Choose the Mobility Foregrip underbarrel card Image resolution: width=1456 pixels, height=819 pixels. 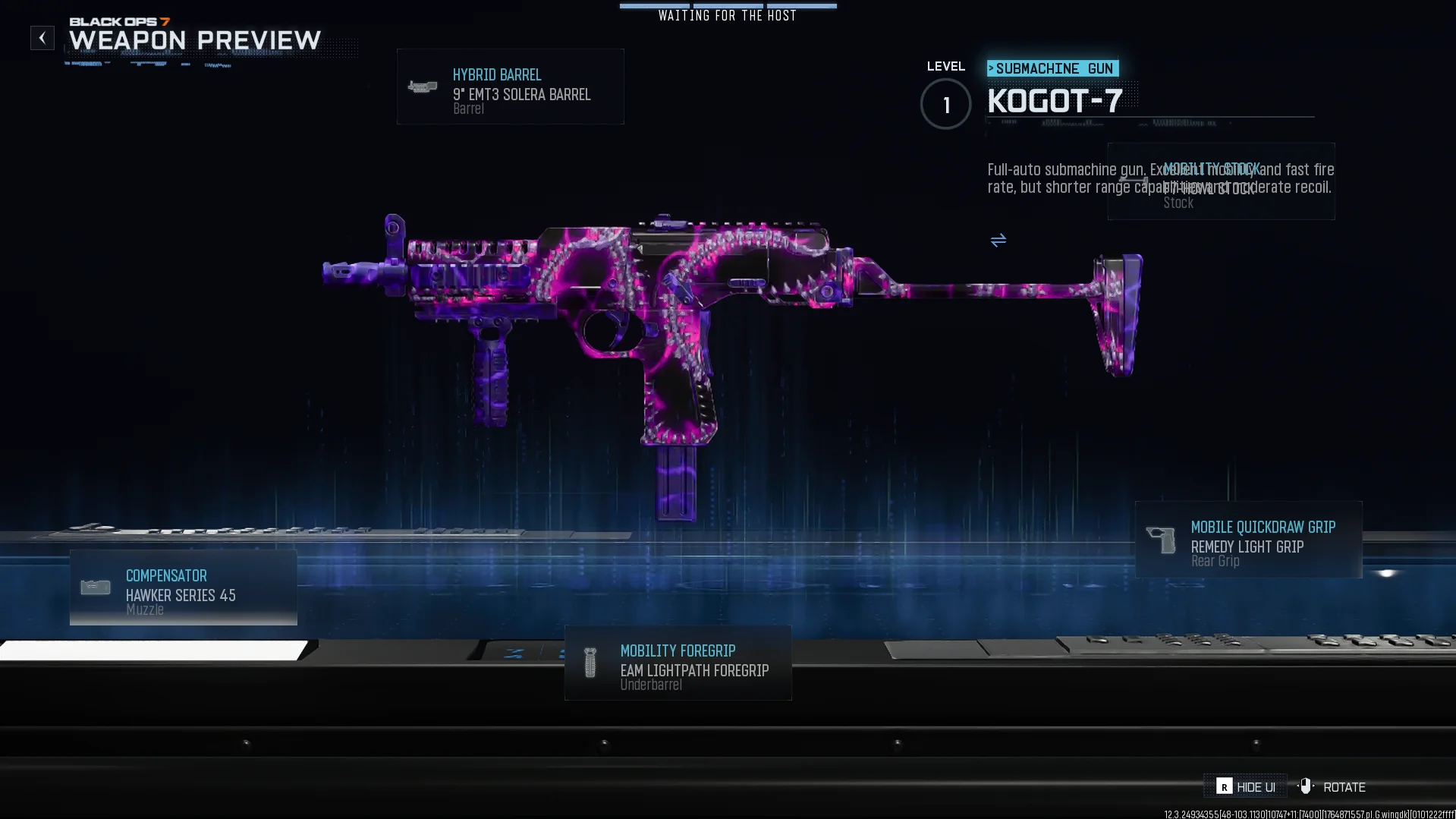pyautogui.click(x=678, y=663)
